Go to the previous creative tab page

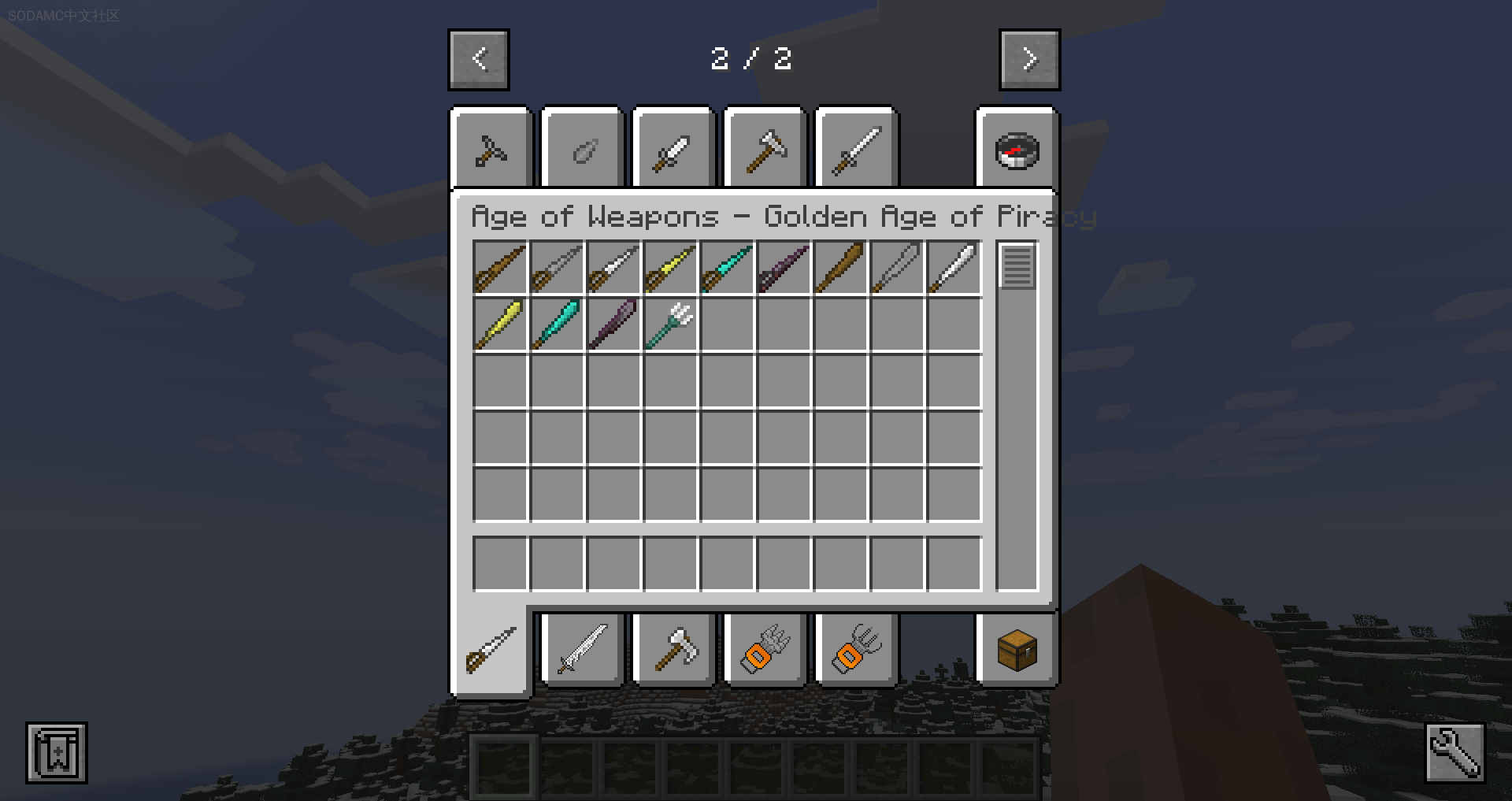[x=479, y=59]
